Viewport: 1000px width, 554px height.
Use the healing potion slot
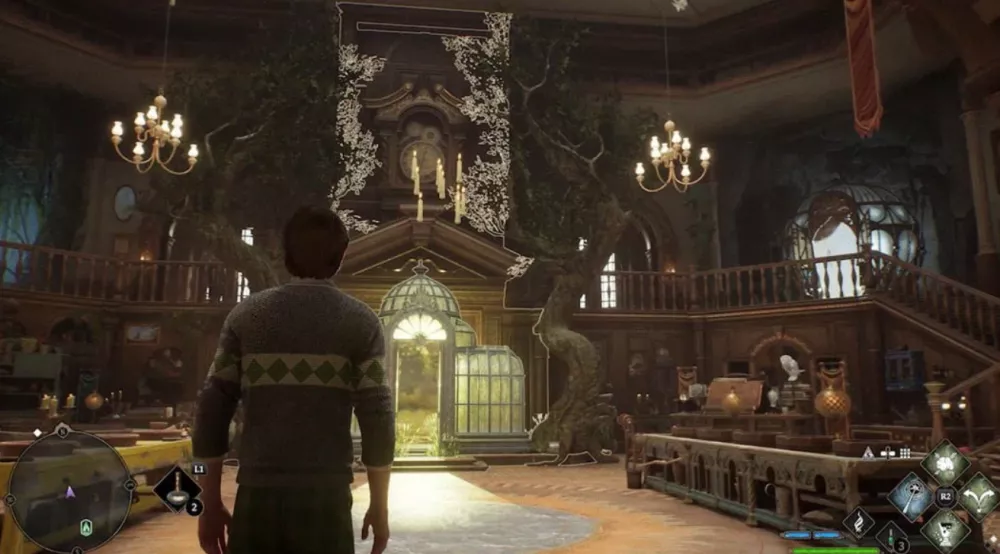(891, 539)
